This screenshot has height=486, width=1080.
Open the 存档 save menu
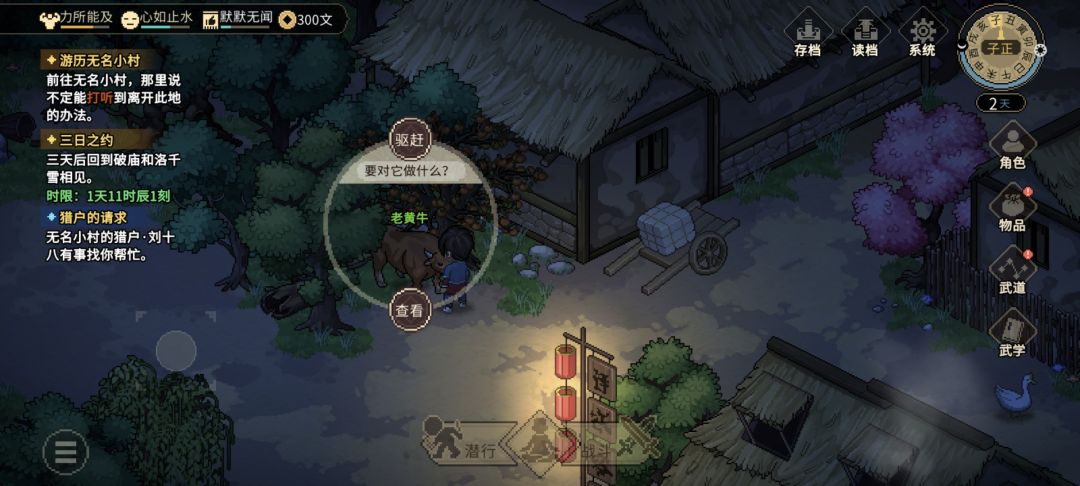(808, 34)
